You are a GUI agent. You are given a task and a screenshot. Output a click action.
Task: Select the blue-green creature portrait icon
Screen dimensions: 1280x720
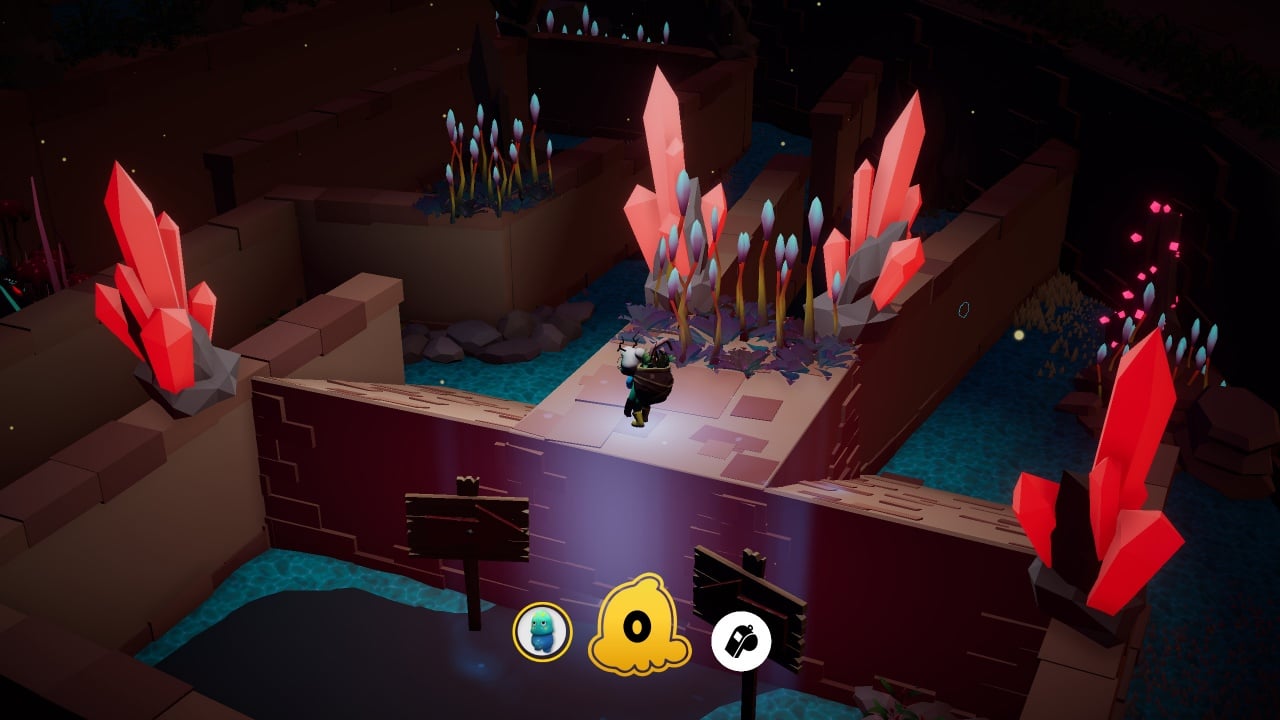pyautogui.click(x=542, y=632)
